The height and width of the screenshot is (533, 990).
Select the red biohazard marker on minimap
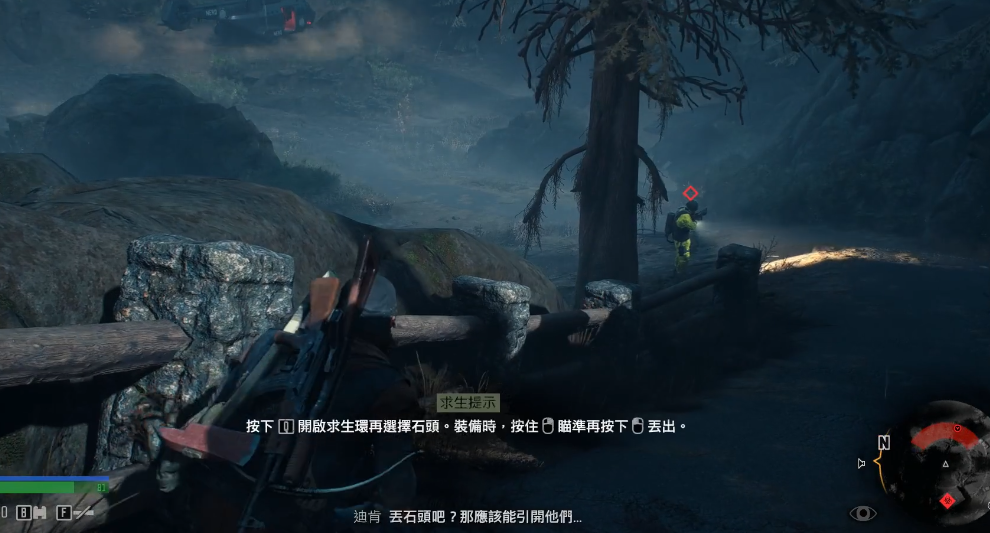coord(948,500)
